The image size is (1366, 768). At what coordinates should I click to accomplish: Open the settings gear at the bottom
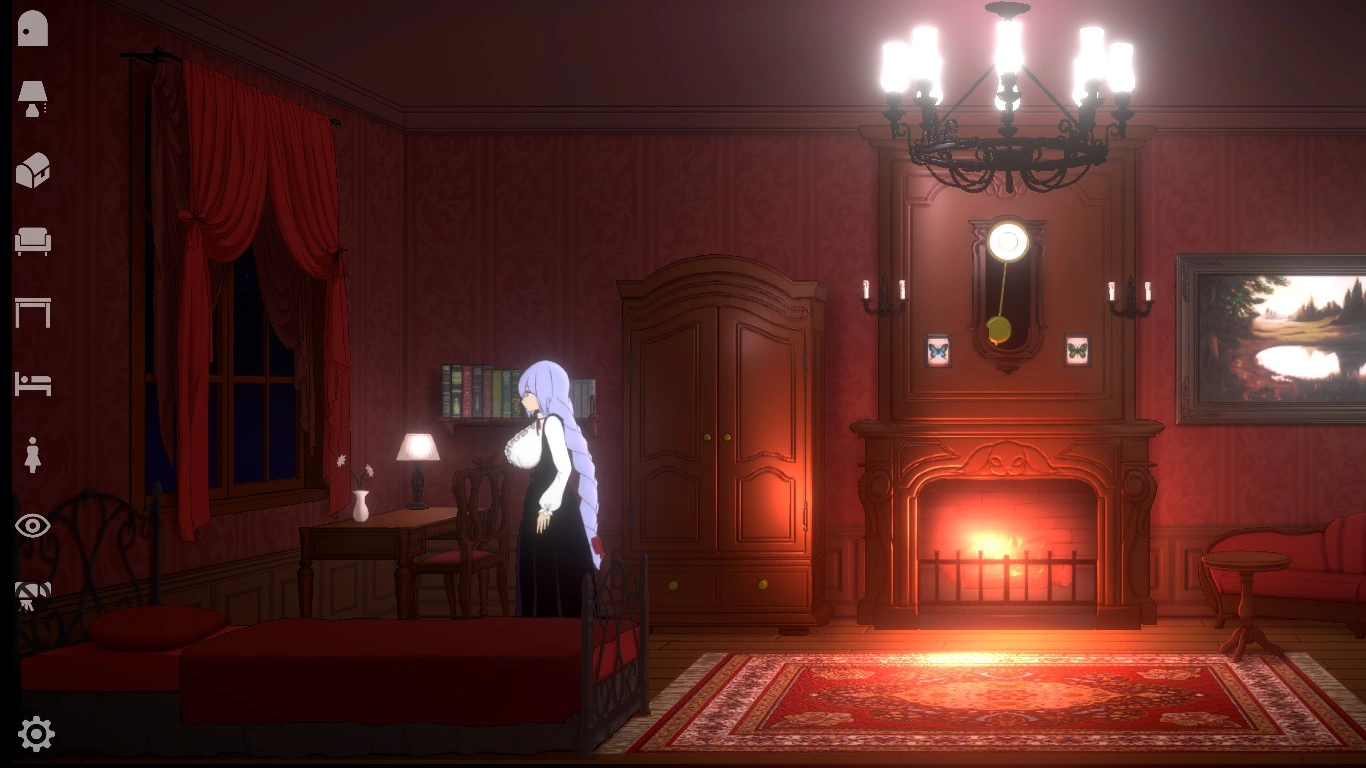[x=33, y=733]
